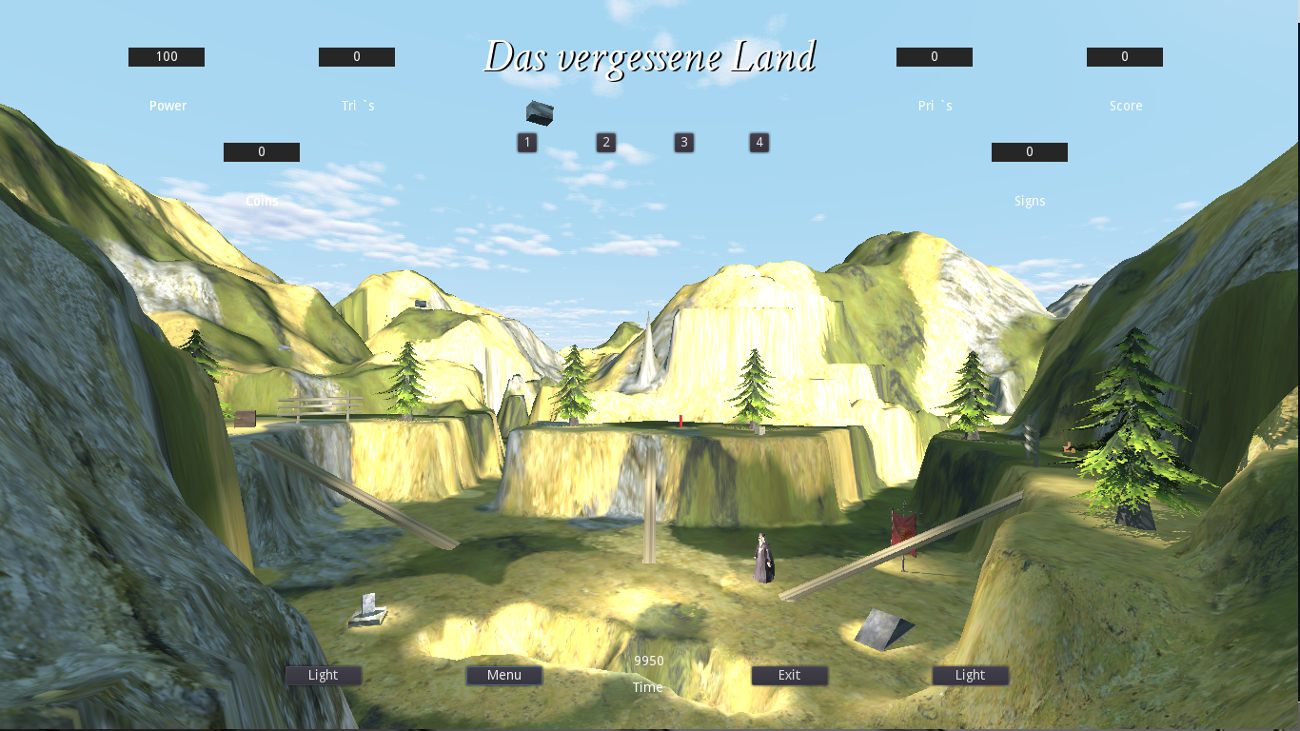The image size is (1300, 731).
Task: Toggle the left Light setting
Action: point(322,675)
